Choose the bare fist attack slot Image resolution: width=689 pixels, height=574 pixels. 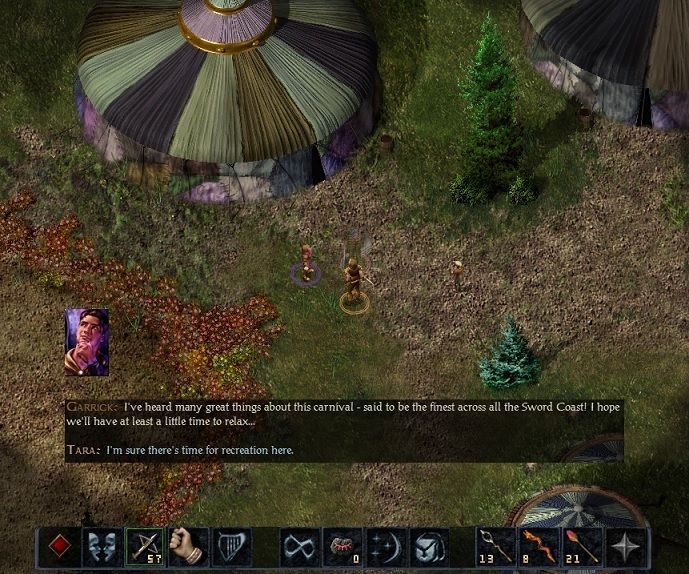coord(188,547)
